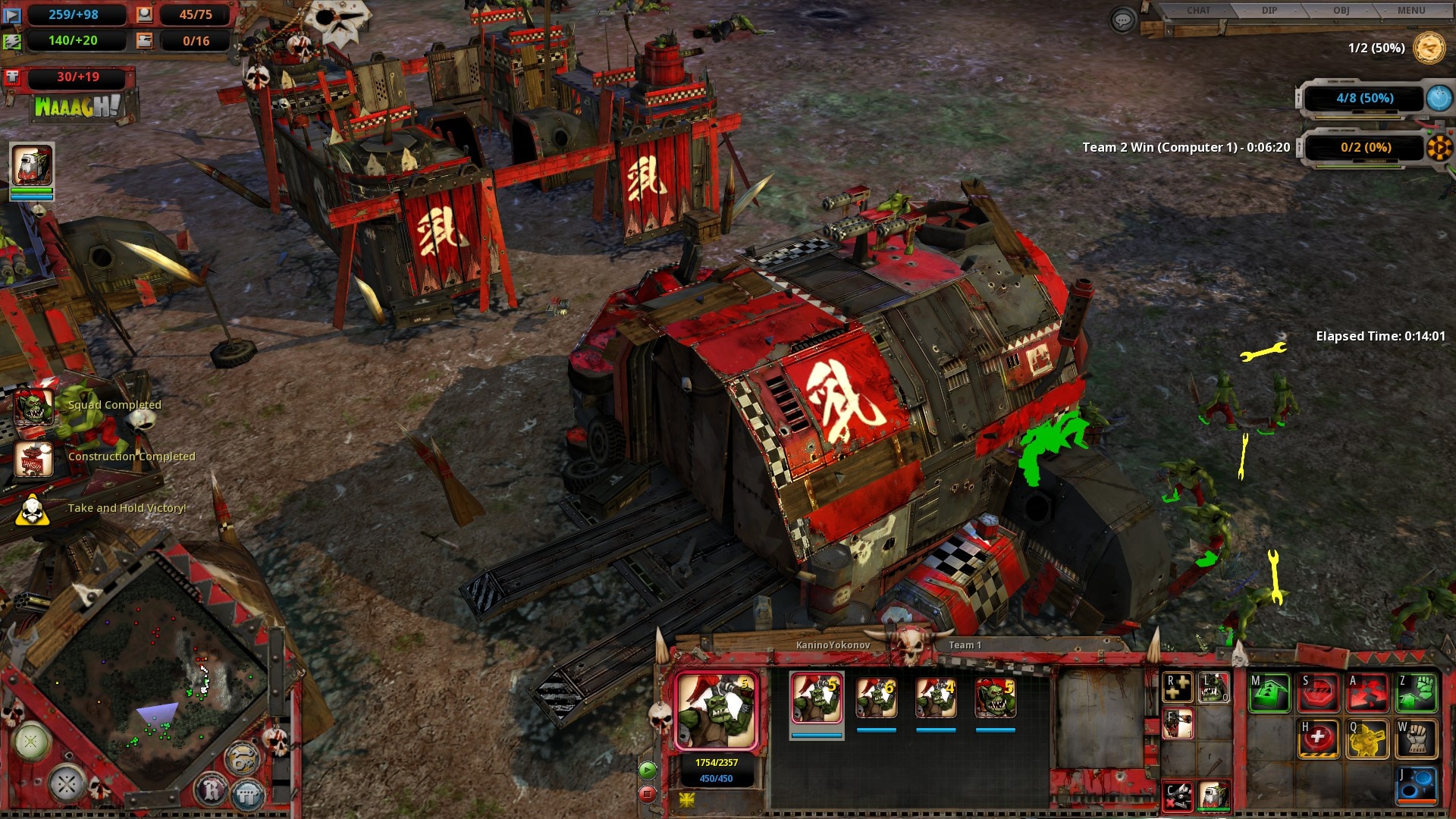Screen dimensions: 1456x819
Task: Click the round R button by minimap
Action: [x=212, y=792]
